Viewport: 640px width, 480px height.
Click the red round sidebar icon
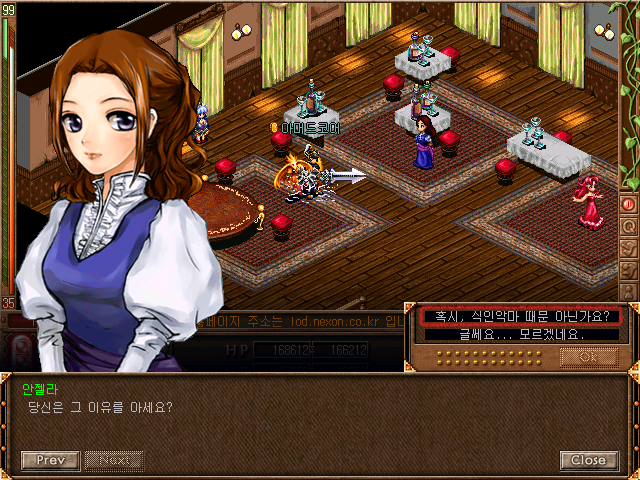[630, 204]
